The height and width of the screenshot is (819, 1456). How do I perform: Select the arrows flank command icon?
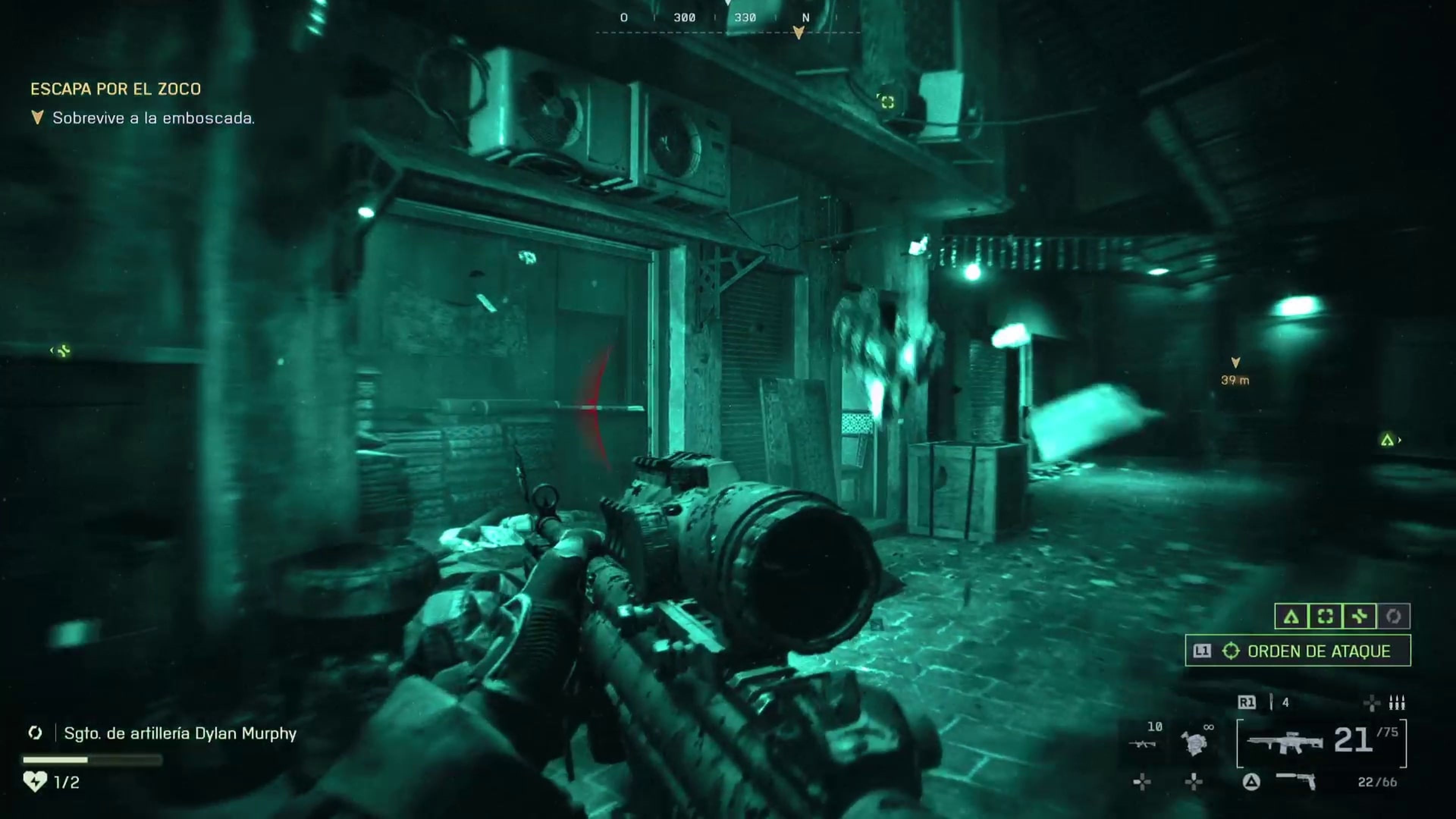[1359, 616]
